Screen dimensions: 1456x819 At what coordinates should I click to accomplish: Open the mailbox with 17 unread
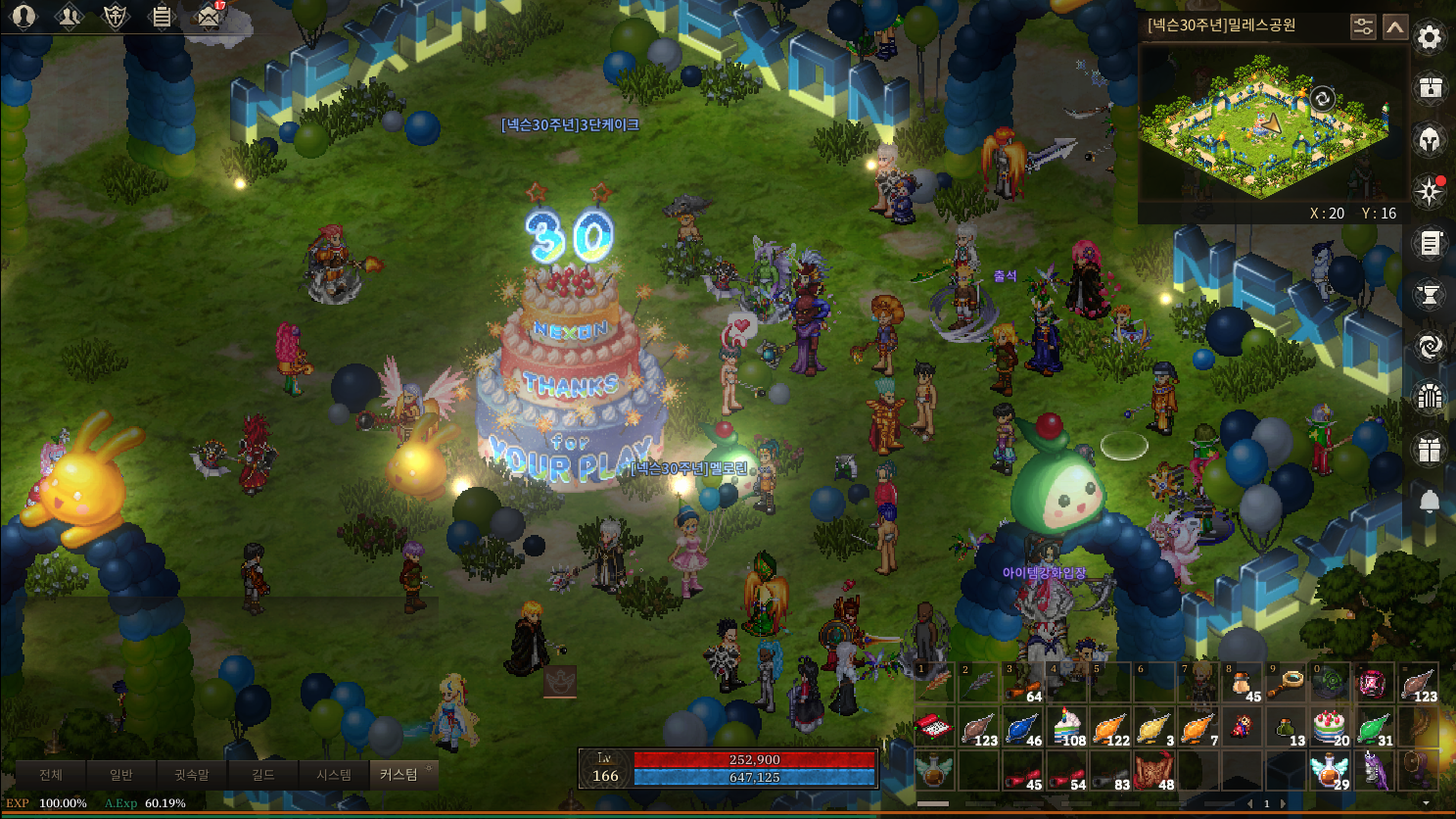pos(208,17)
